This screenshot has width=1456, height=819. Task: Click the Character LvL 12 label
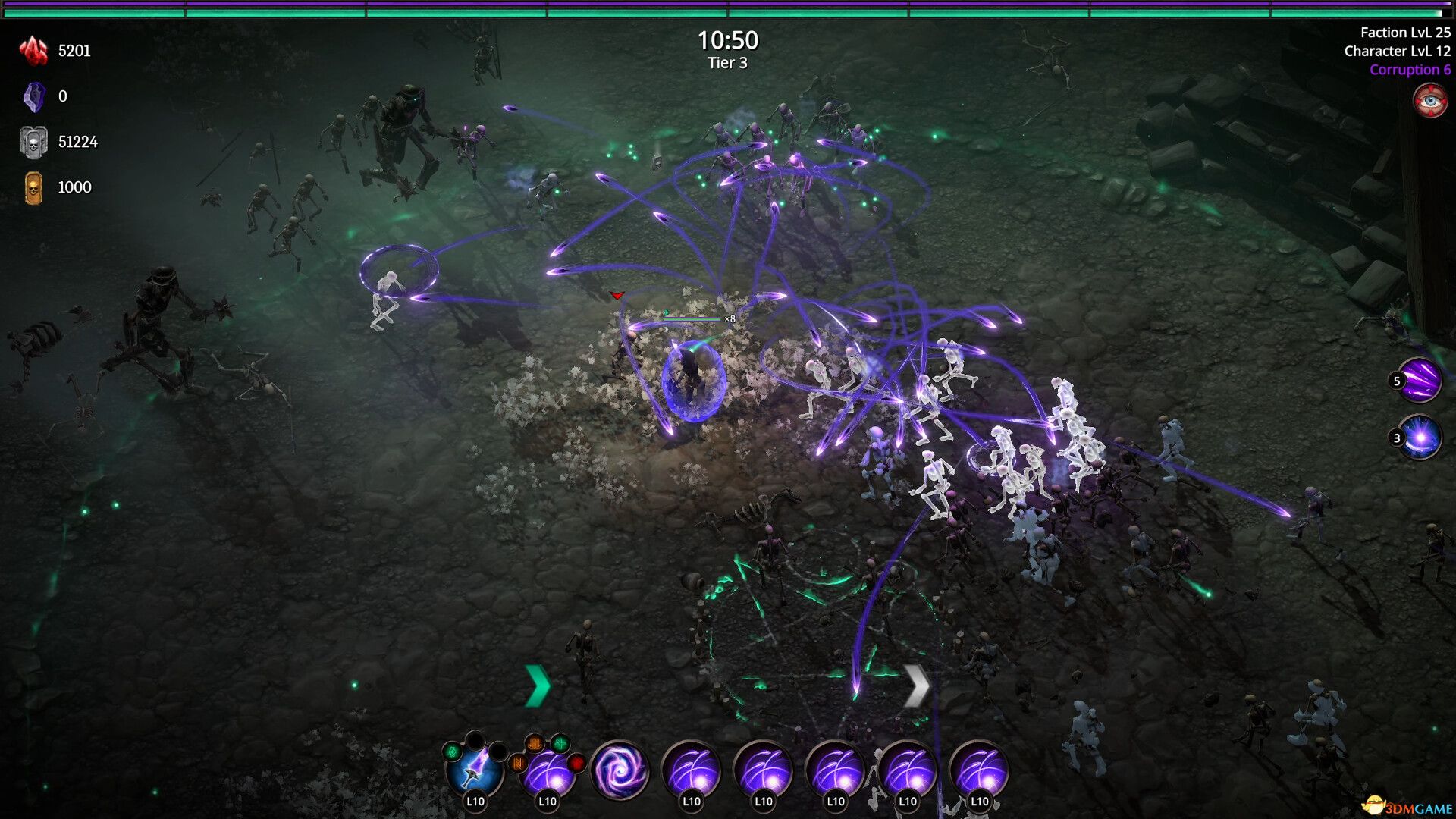pos(1395,51)
